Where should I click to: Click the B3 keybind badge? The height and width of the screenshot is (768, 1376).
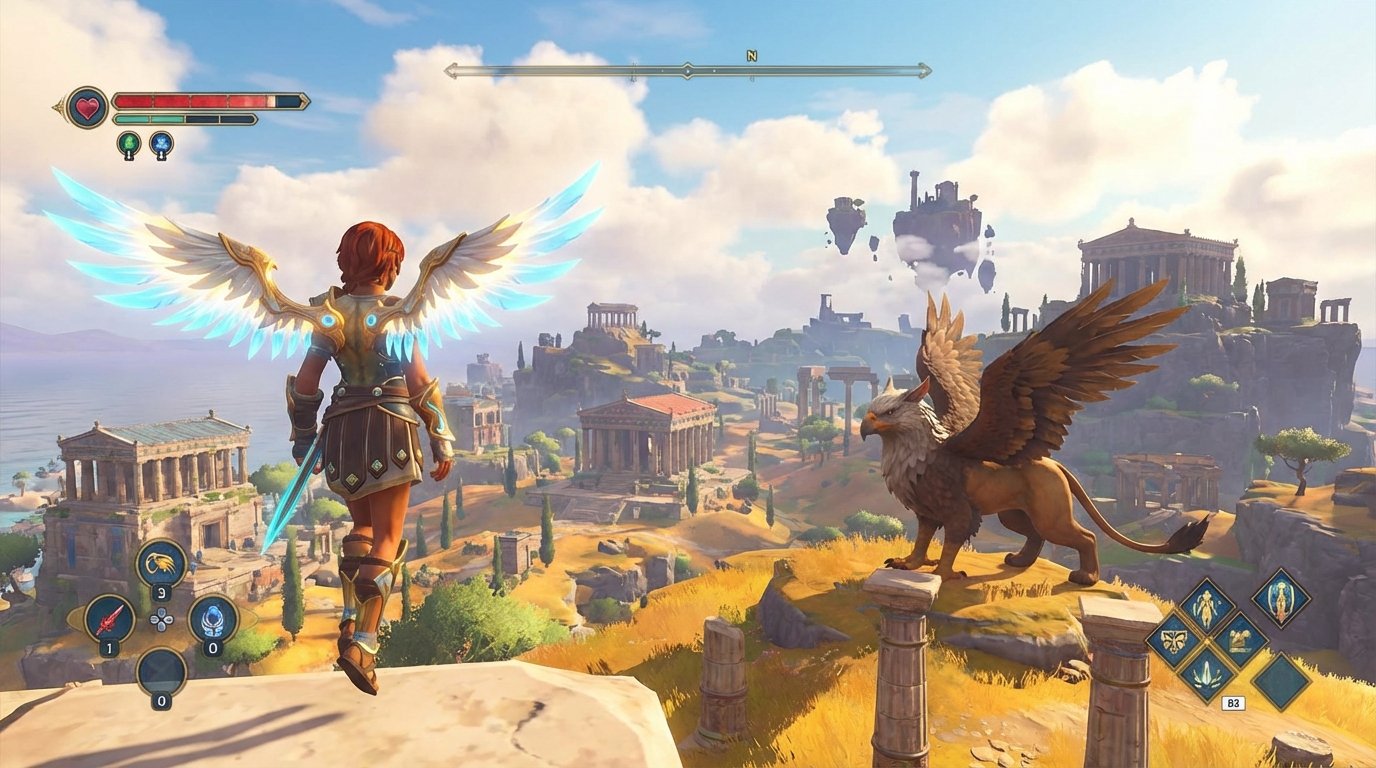(1233, 702)
